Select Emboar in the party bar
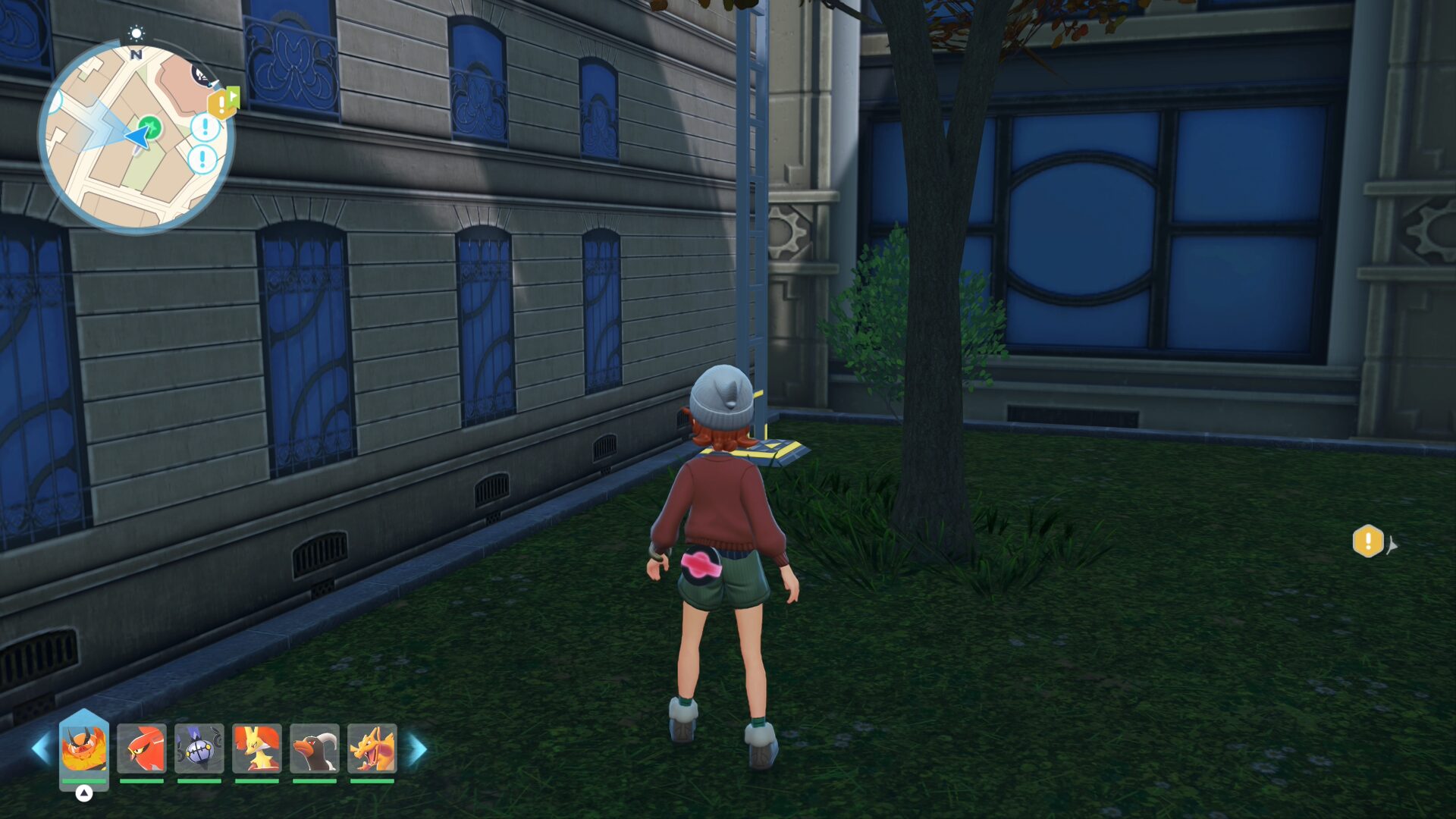Viewport: 1456px width, 819px height. point(84,748)
